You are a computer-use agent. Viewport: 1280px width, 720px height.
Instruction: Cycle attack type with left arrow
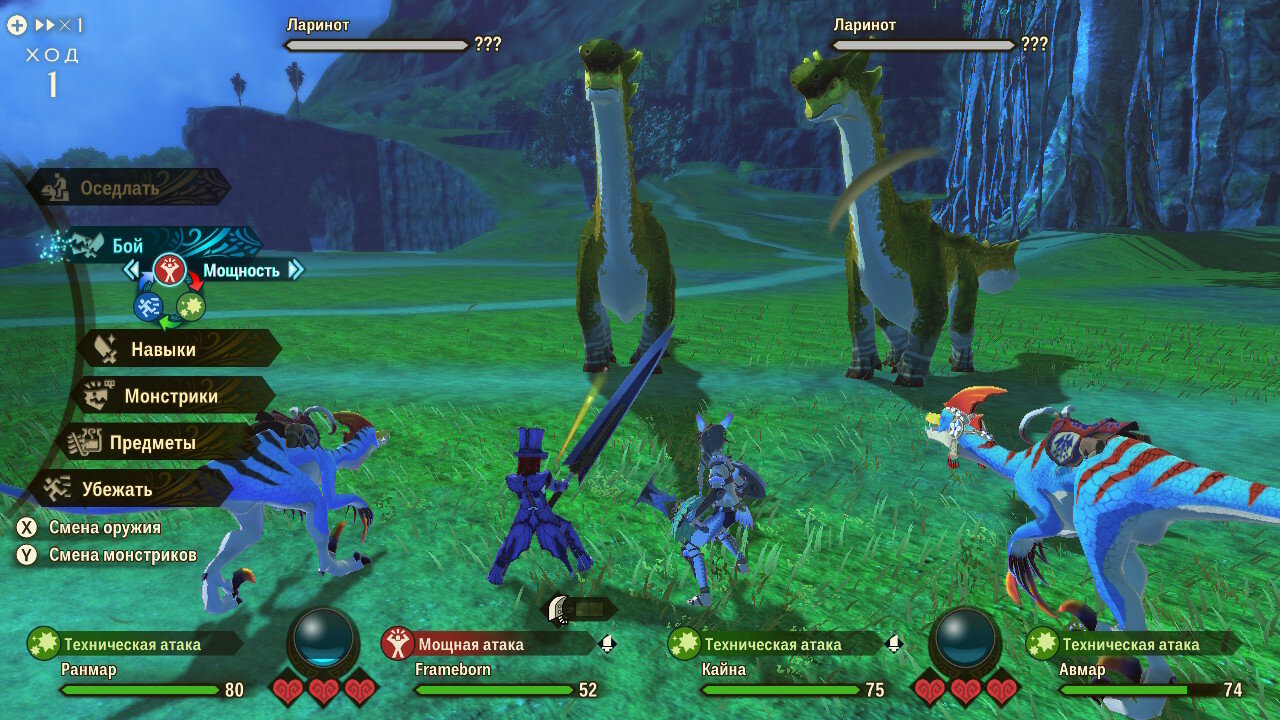(x=131, y=270)
